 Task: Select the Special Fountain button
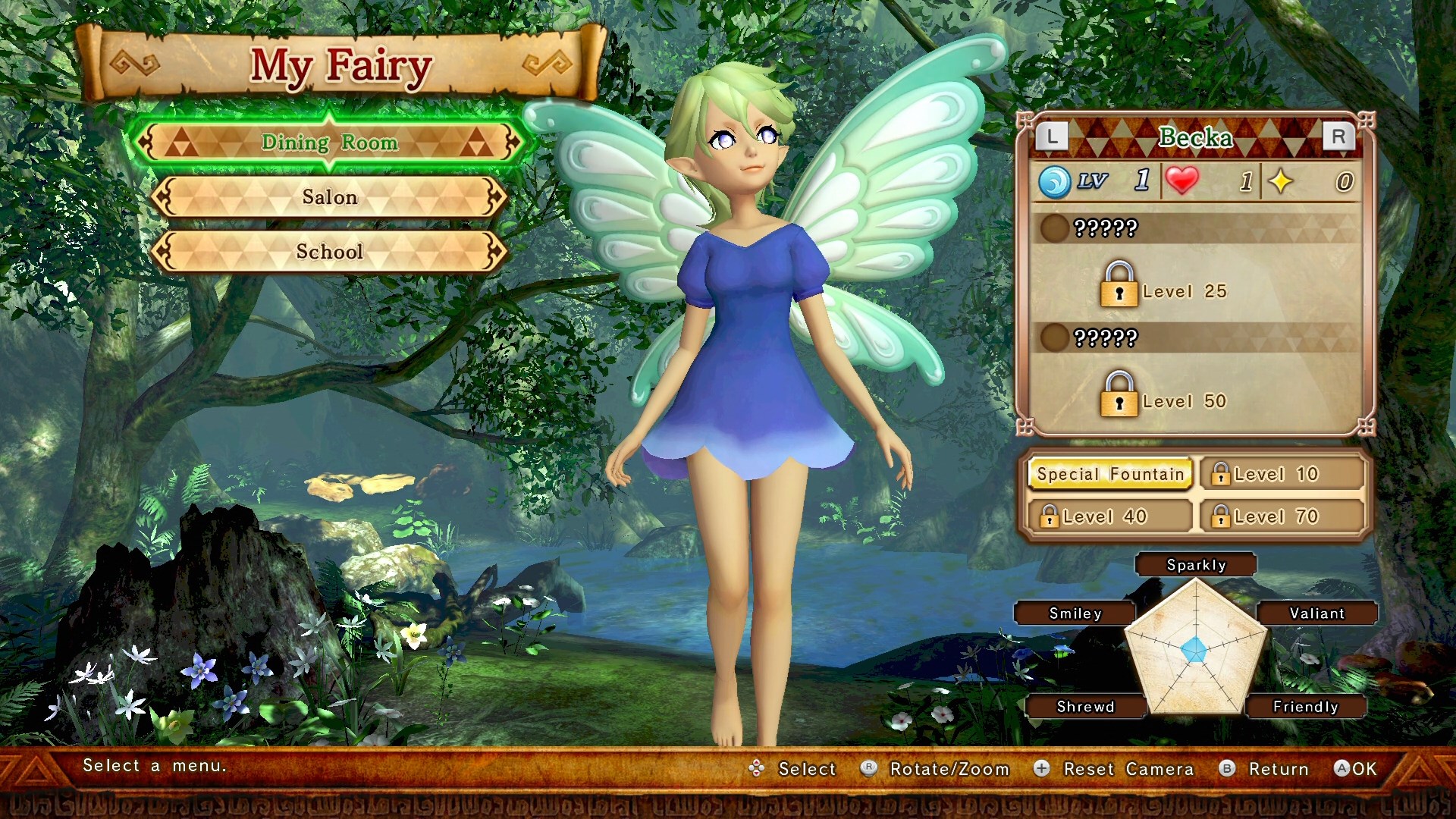(x=1109, y=473)
